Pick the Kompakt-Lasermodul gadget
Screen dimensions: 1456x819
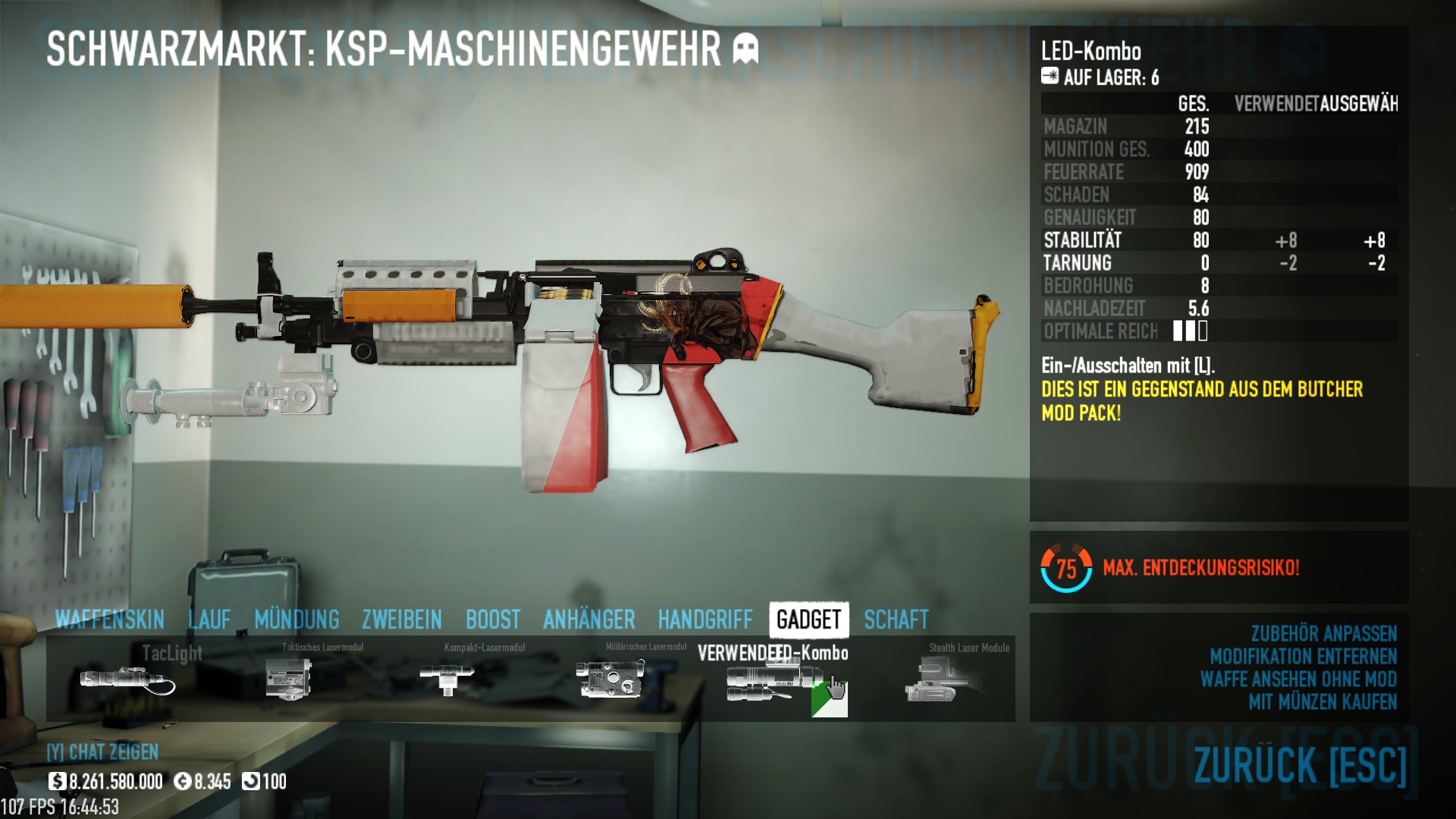(x=447, y=677)
